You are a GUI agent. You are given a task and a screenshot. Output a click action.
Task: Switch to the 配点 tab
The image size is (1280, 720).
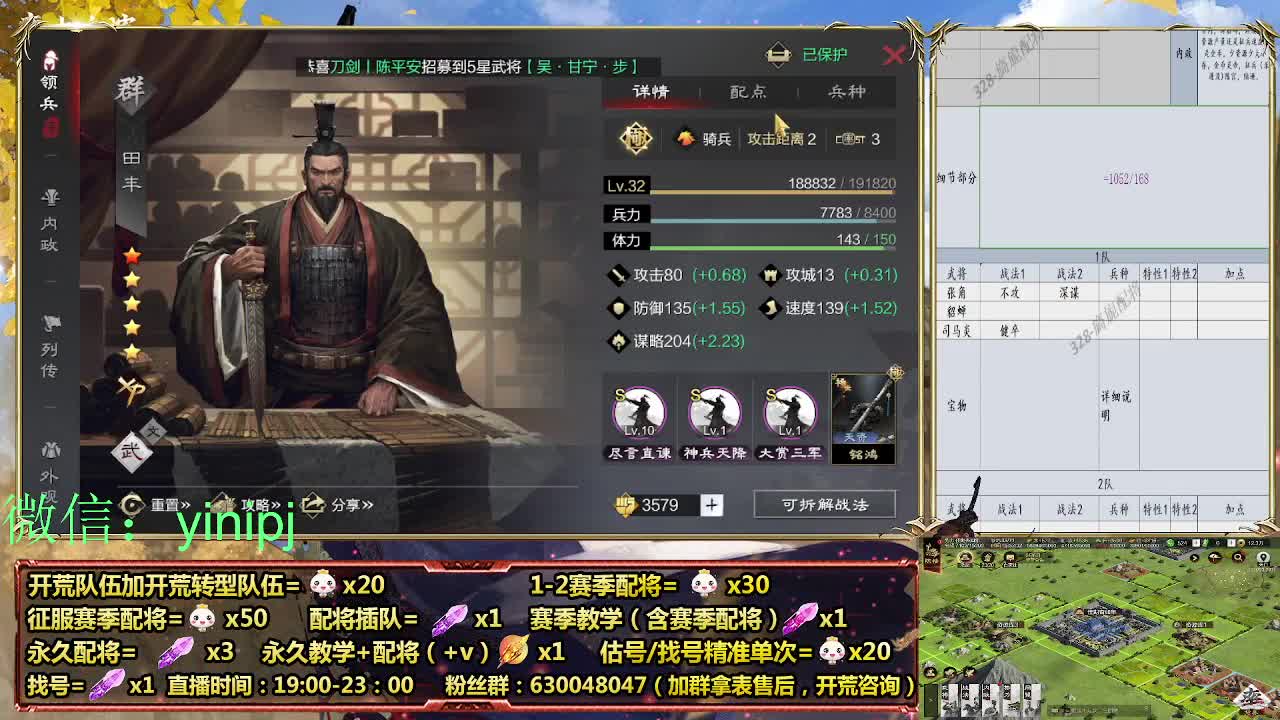749,91
